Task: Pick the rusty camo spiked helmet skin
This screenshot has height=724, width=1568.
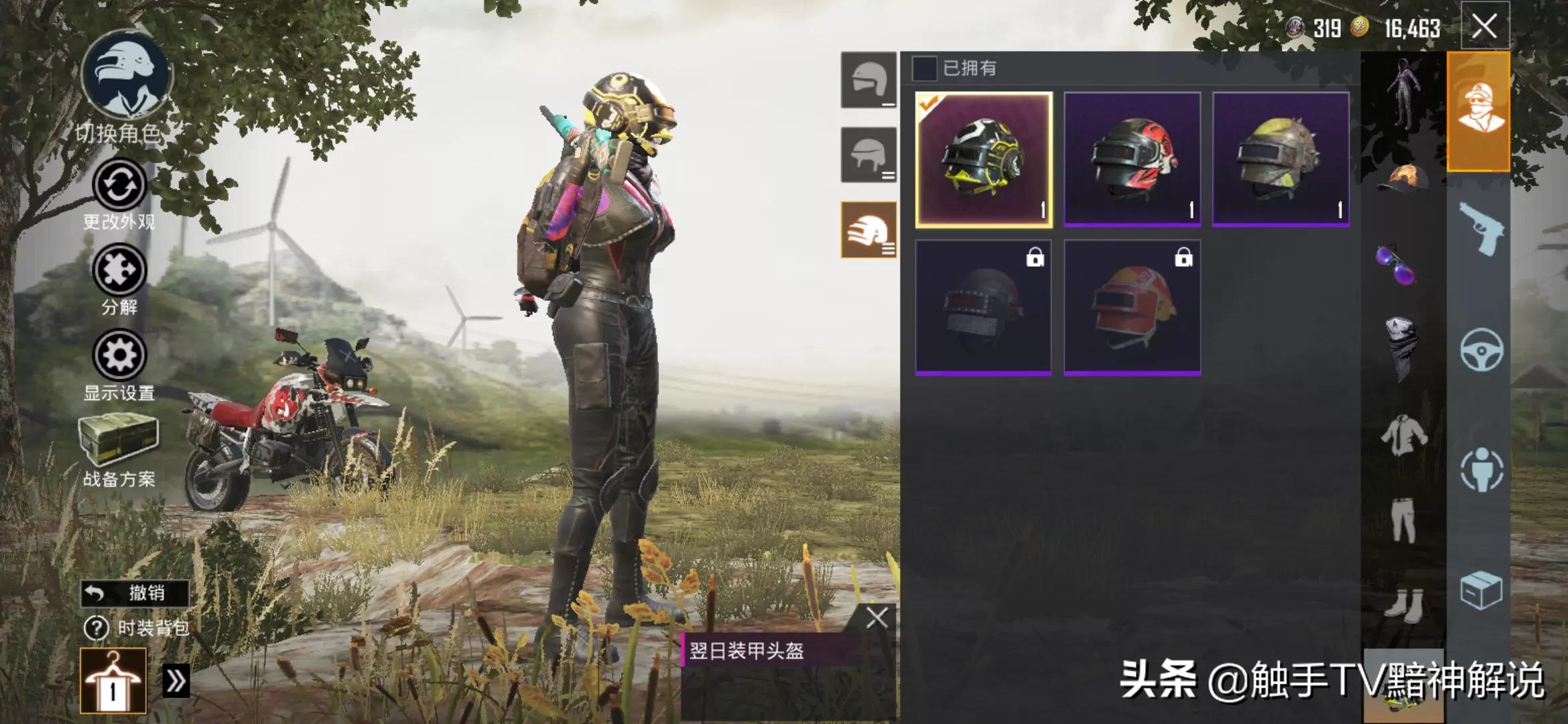Action: point(1281,160)
